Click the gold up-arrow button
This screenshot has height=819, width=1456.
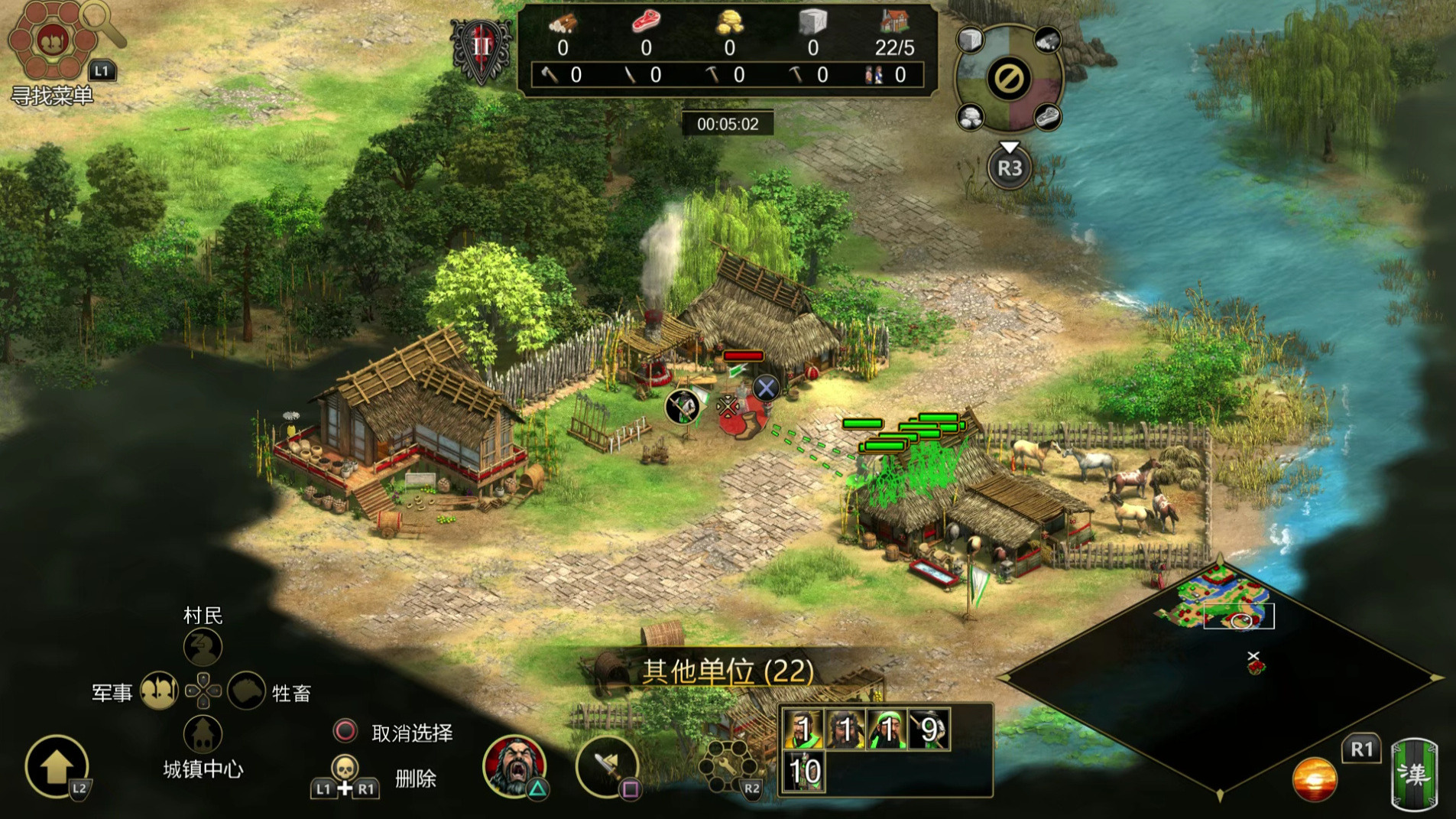57,766
